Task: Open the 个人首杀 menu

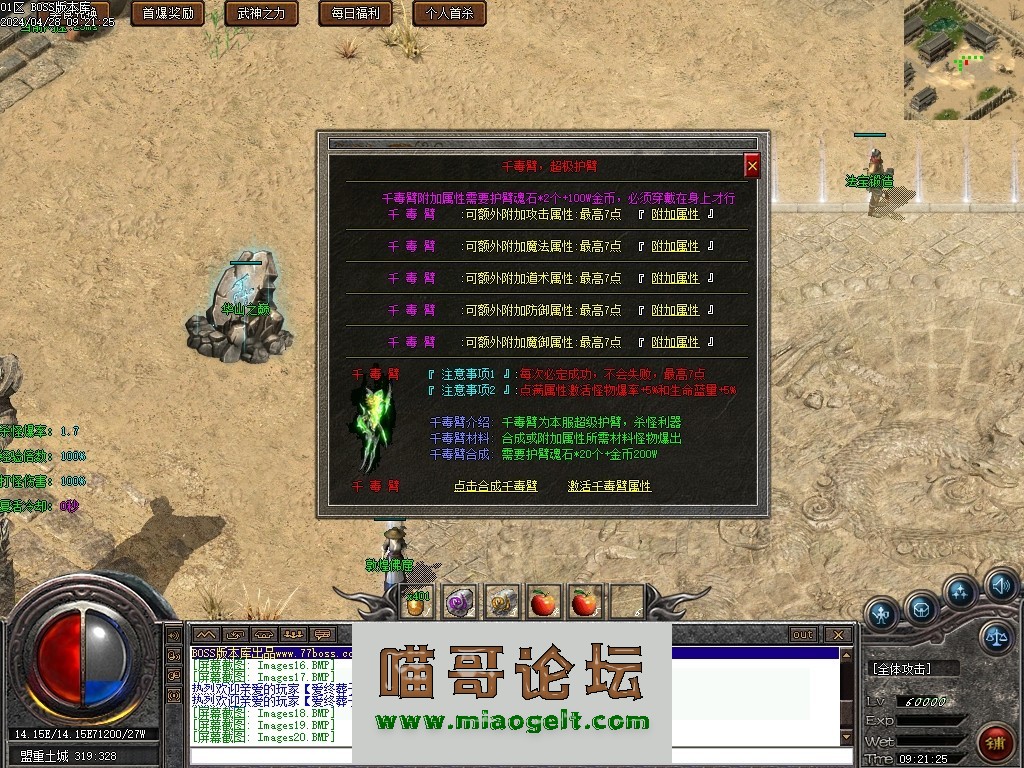Action: pyautogui.click(x=449, y=14)
